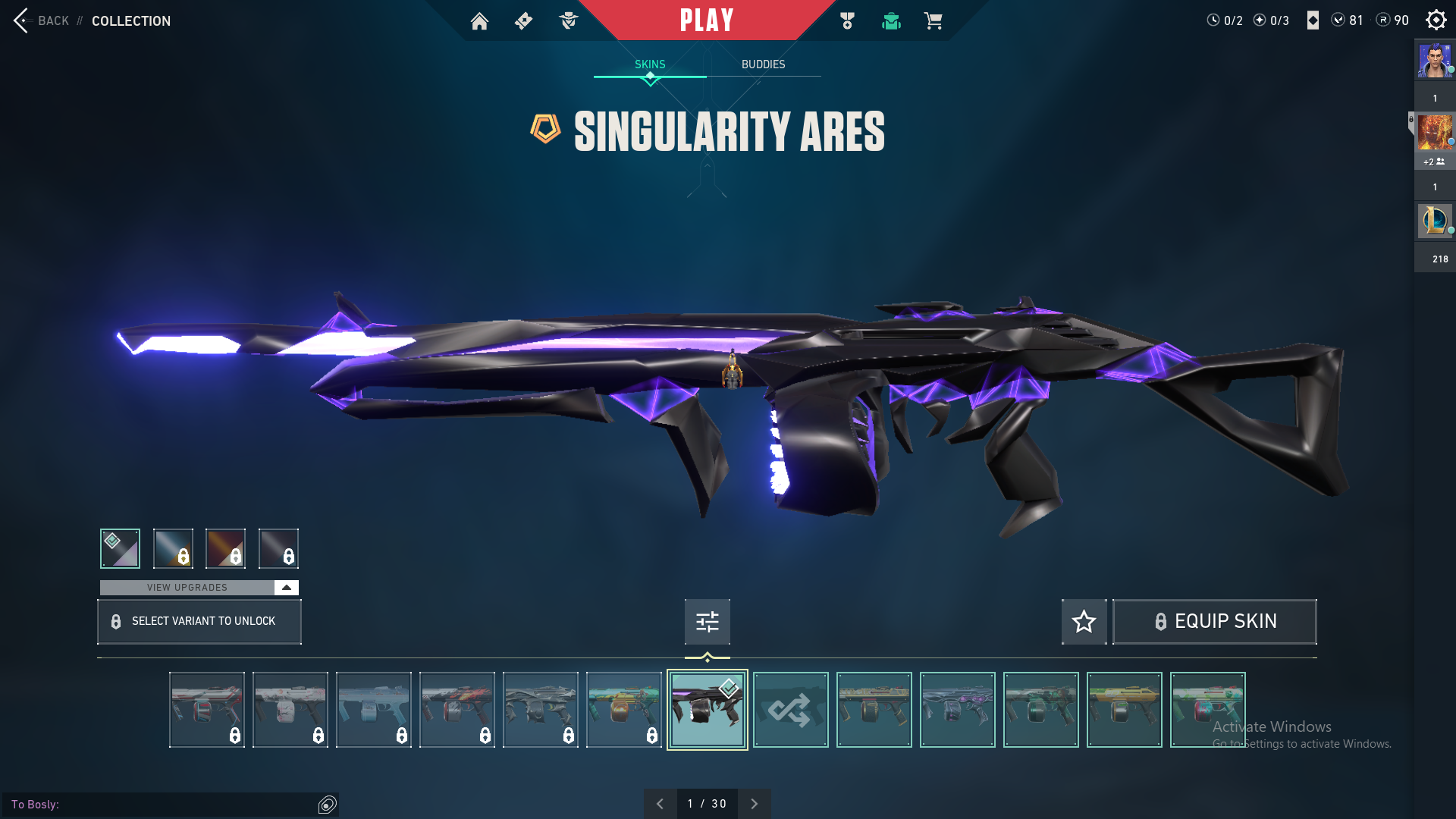Open the store cart icon

click(933, 20)
